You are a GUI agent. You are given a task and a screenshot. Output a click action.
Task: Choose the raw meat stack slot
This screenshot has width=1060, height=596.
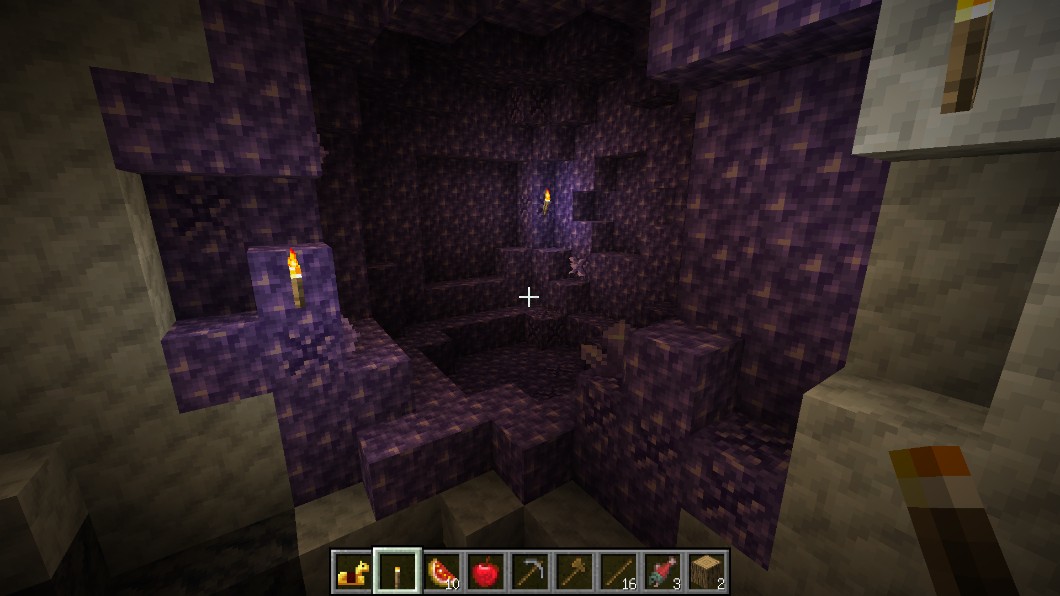point(662,572)
